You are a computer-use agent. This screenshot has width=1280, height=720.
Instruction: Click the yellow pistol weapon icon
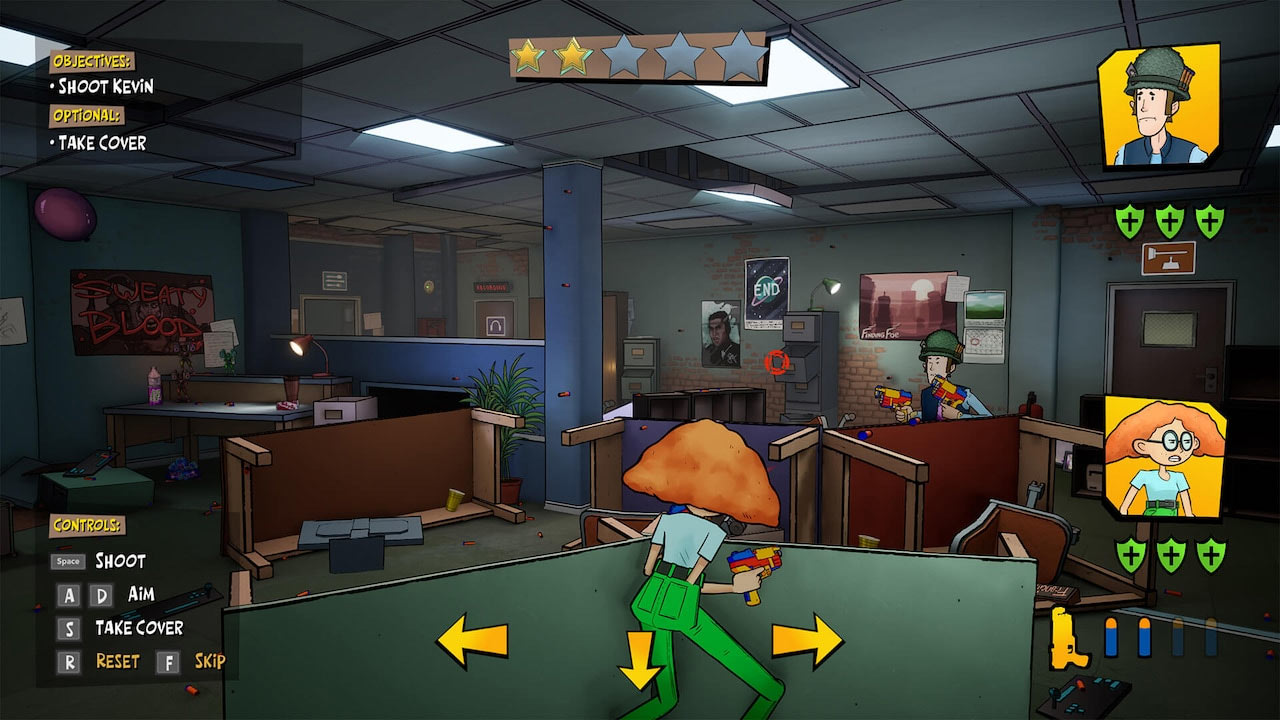[x=1069, y=638]
